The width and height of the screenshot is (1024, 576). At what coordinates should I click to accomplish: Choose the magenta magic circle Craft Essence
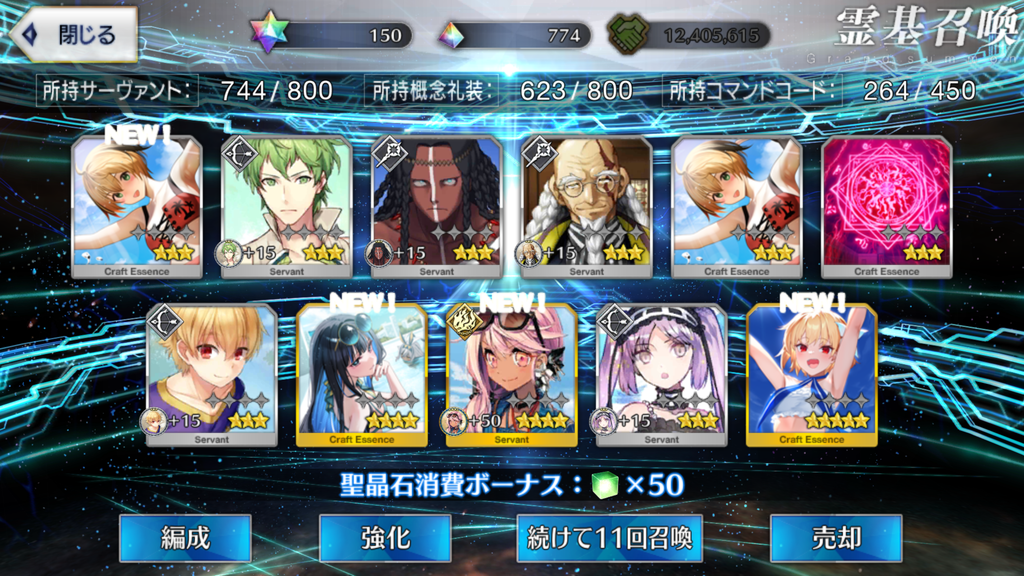pyautogui.click(x=886, y=207)
